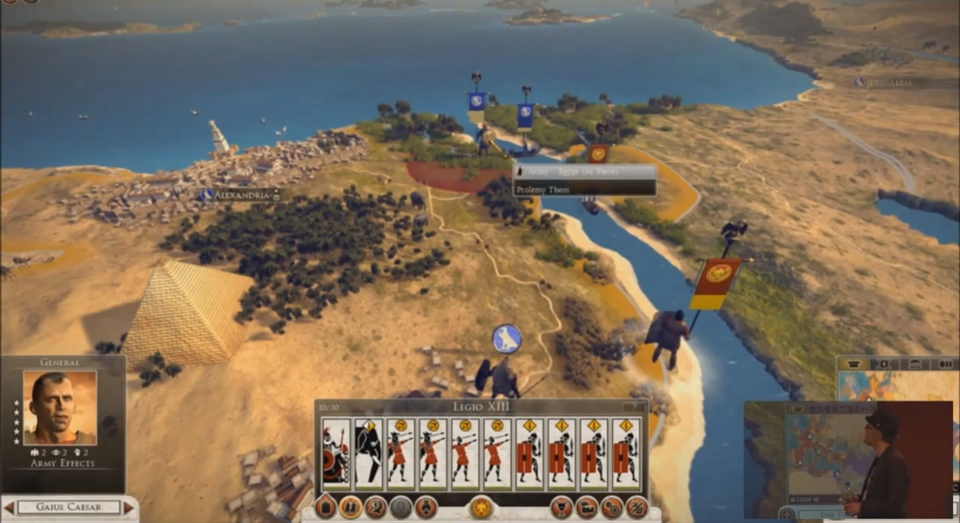Click the round button with numeral 2

(375, 508)
